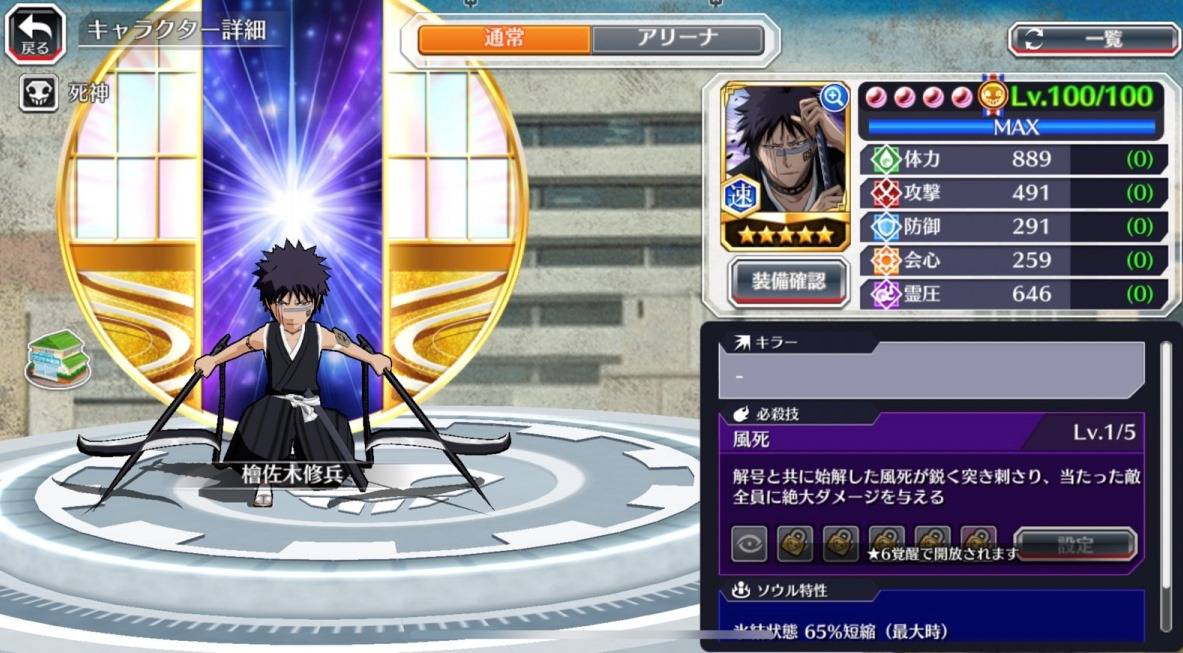Switch to the 通常 tab
Image resolution: width=1183 pixels, height=653 pixels.
click(x=504, y=39)
